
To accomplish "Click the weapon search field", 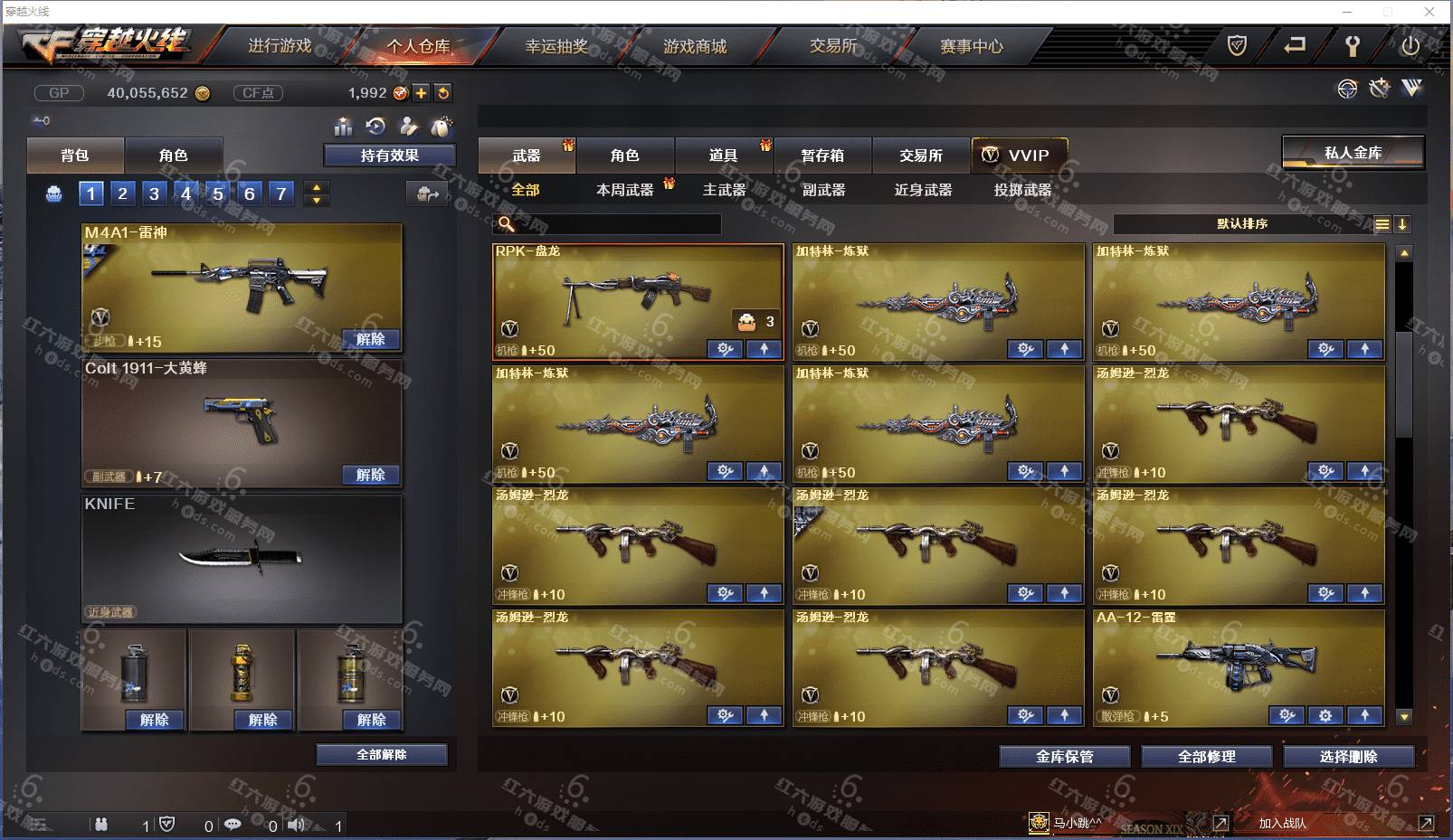I will pos(617,224).
